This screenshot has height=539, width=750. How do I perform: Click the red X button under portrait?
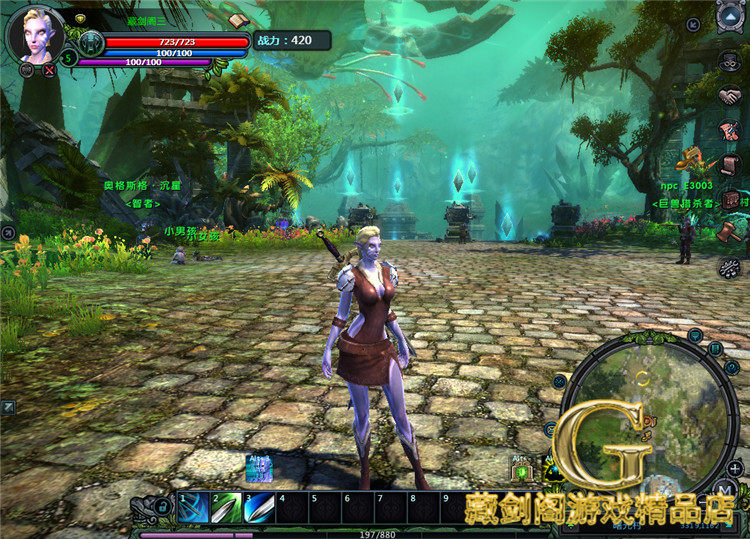click(49, 71)
